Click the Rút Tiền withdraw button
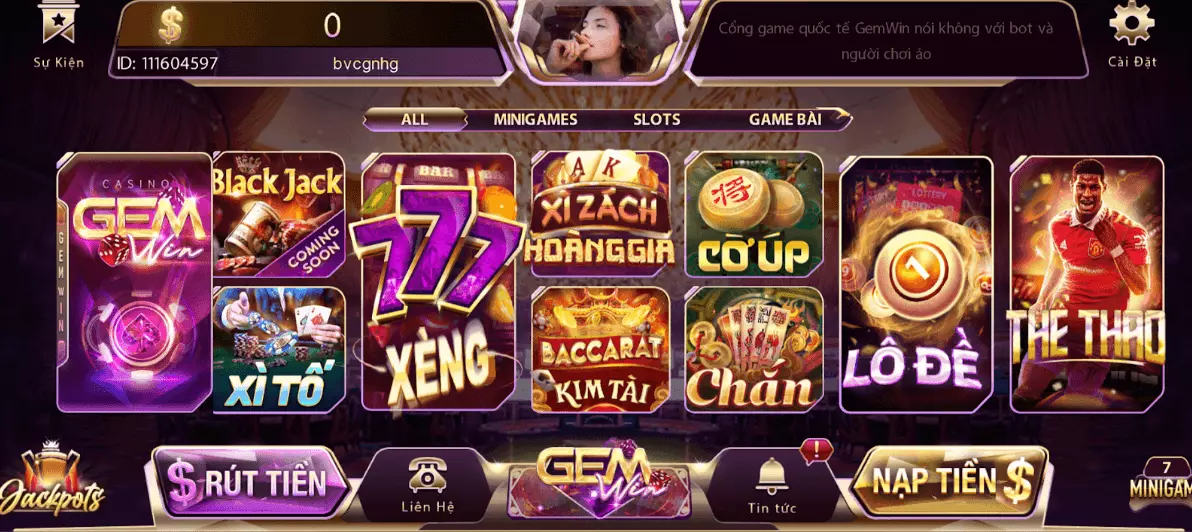The height and width of the screenshot is (532, 1192). point(250,482)
